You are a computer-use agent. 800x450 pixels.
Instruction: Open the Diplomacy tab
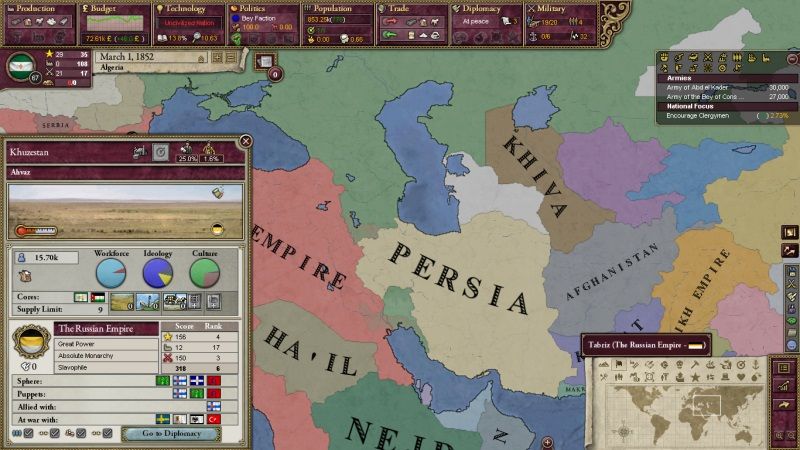[484, 8]
